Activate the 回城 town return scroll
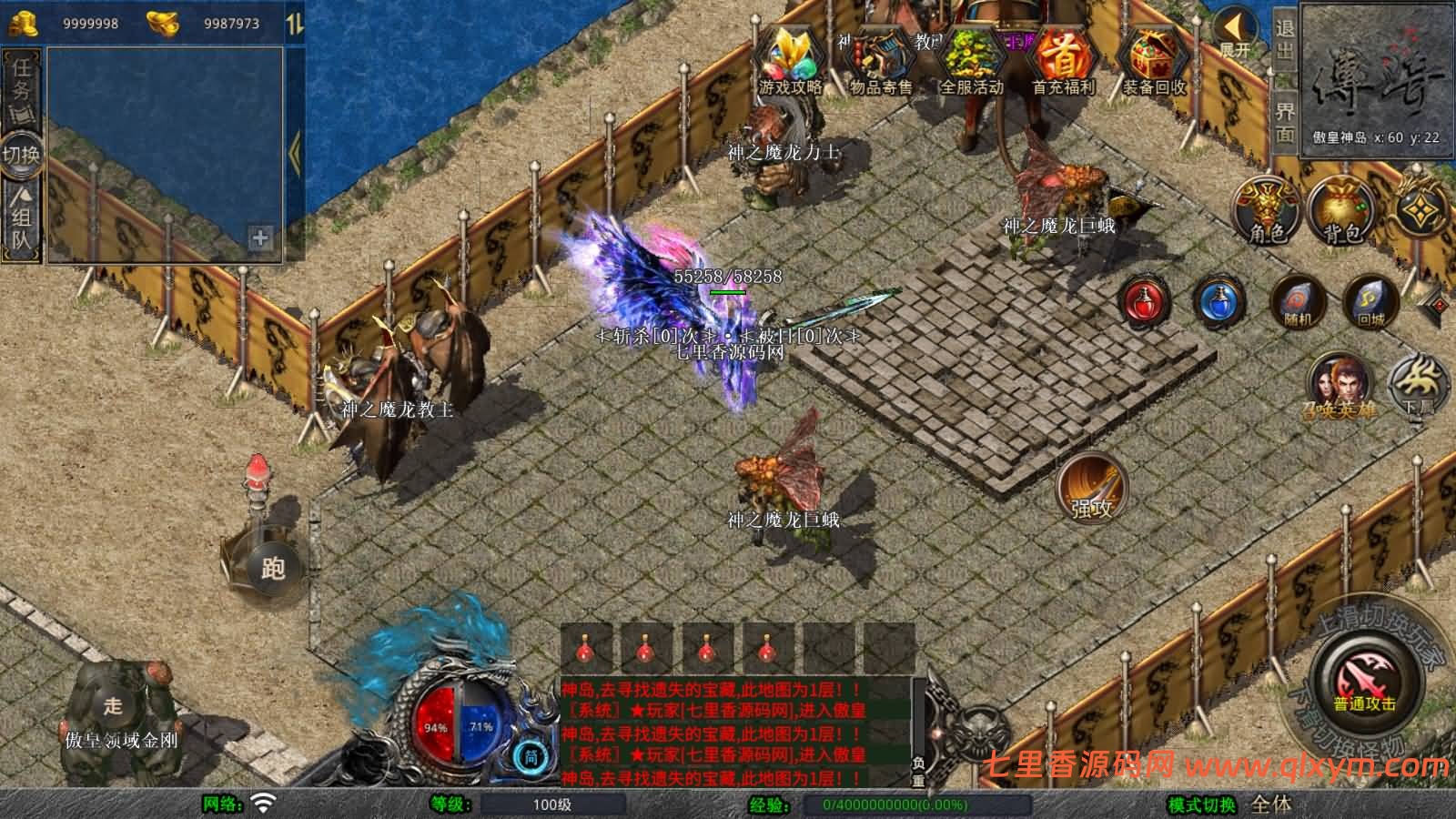Image resolution: width=1456 pixels, height=819 pixels. click(1370, 302)
